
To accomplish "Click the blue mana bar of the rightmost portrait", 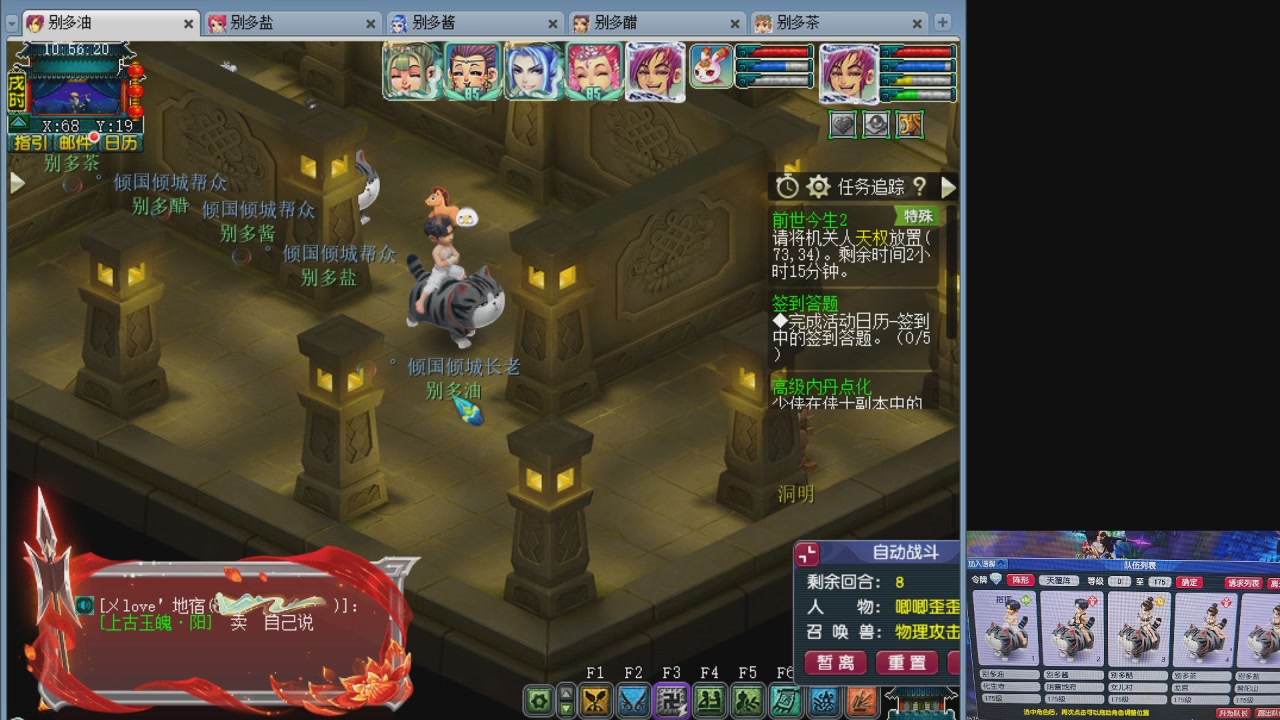I will (918, 66).
